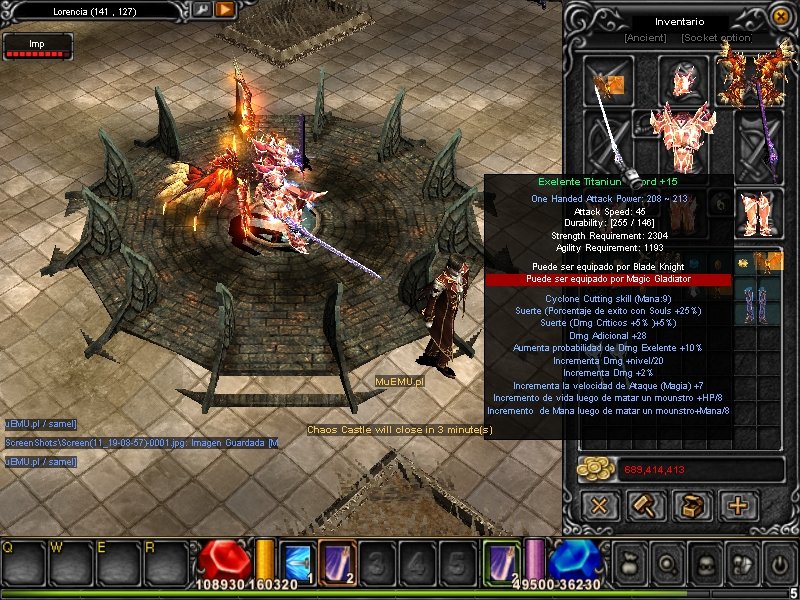
Task: Close the Inventario panel with the round X
Action: tap(779, 17)
